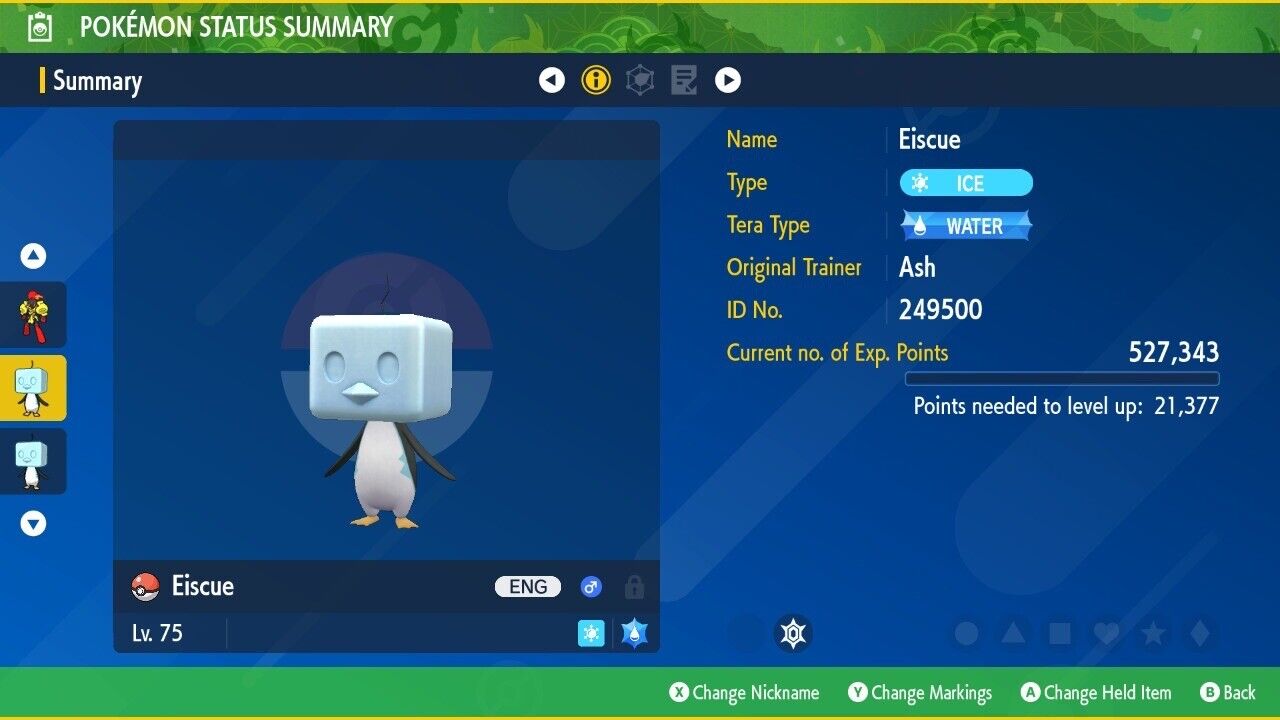This screenshot has width=1280, height=720.
Task: Switch to the stats hexagon tab
Action: (640, 80)
